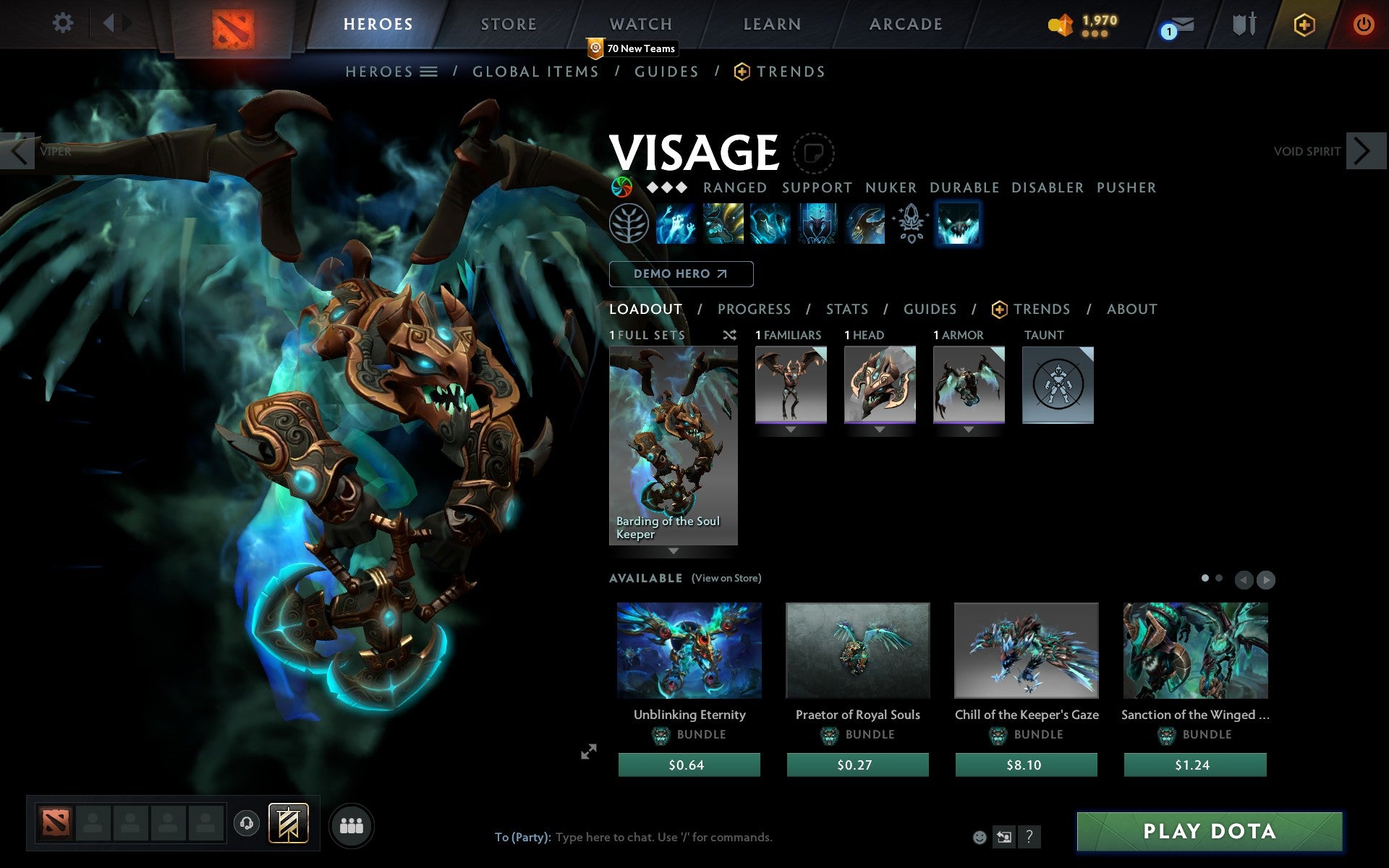Image resolution: width=1389 pixels, height=868 pixels.
Task: Select the second page dot for available bundles
Action: (x=1217, y=579)
